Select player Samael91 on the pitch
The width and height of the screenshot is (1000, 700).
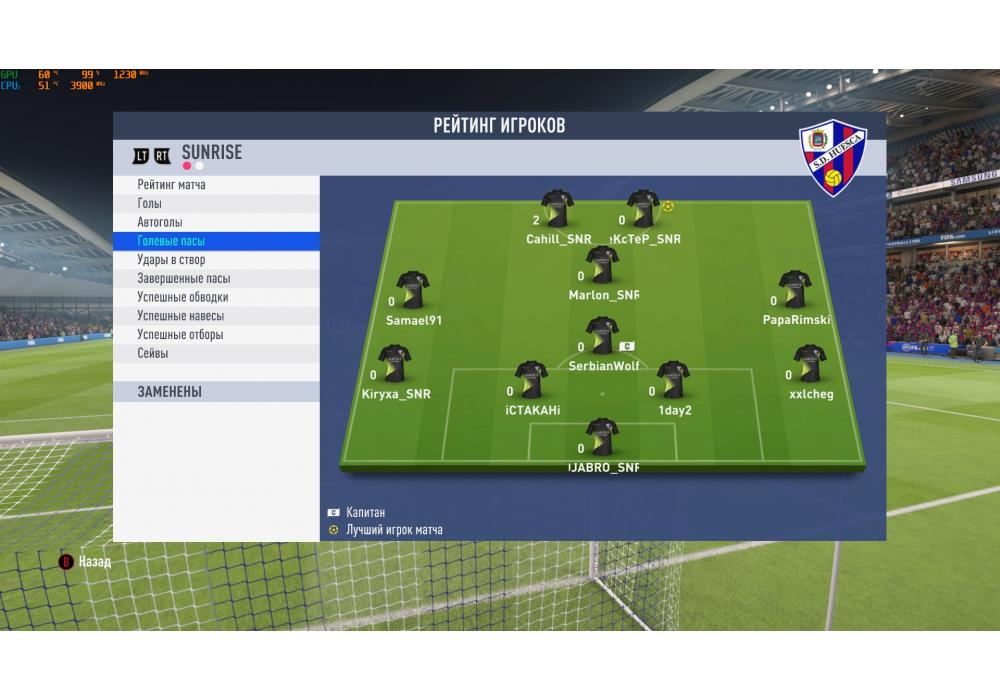click(412, 290)
